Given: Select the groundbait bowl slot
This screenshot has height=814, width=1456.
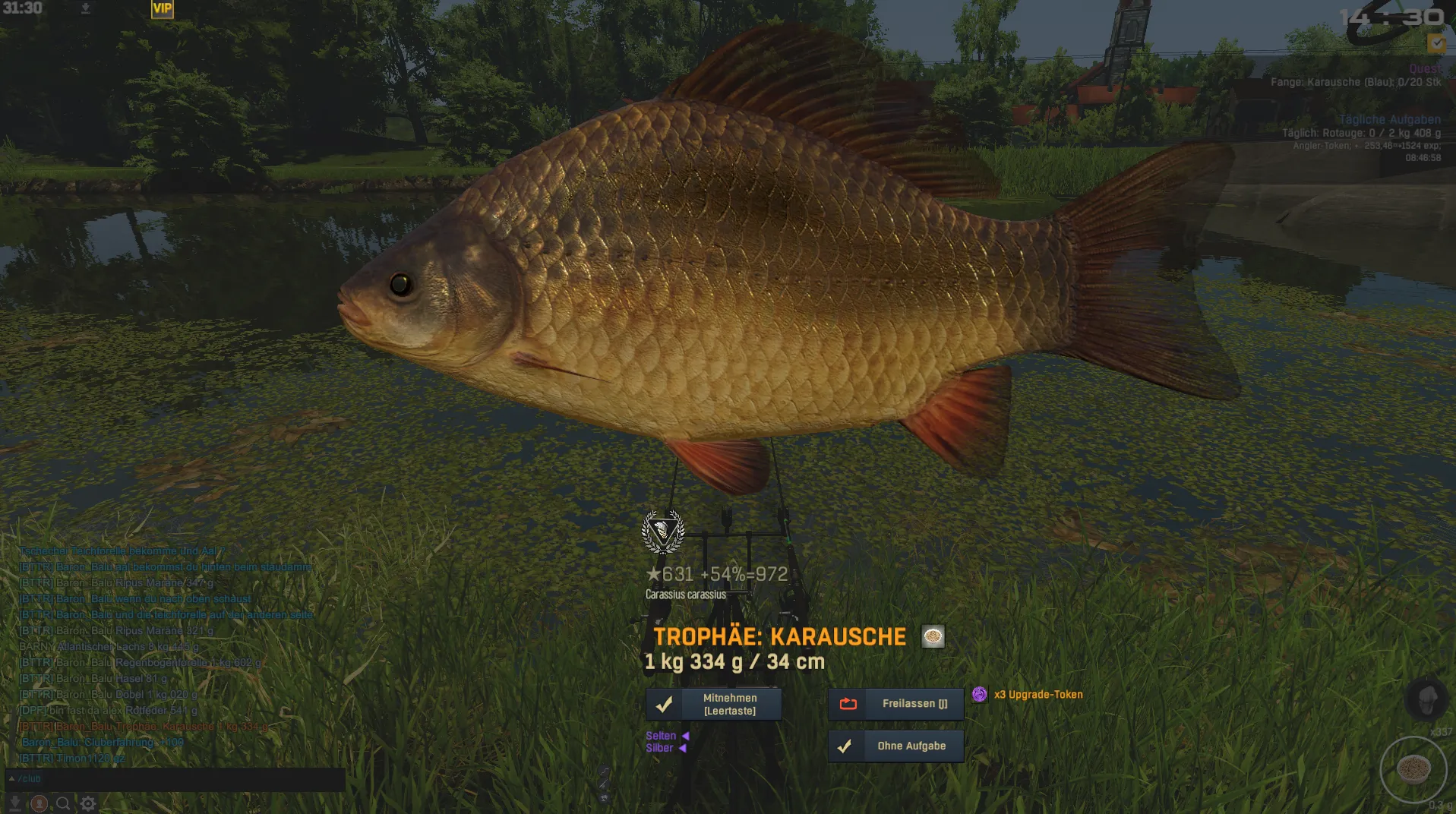Looking at the screenshot, I should pos(1413,770).
